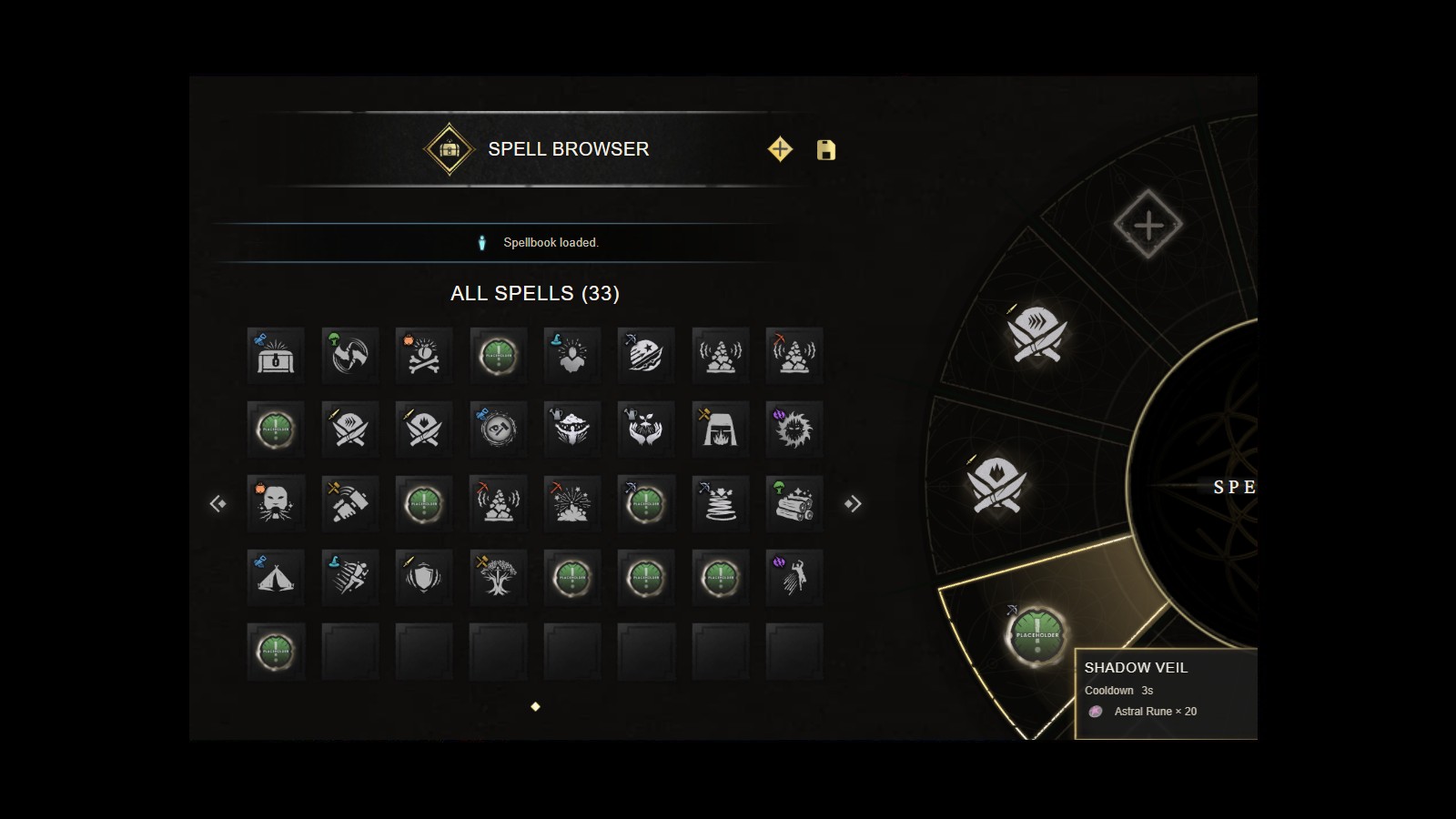Choose the sprinting figure spell
Viewport: 1456px width, 819px height.
click(x=350, y=577)
